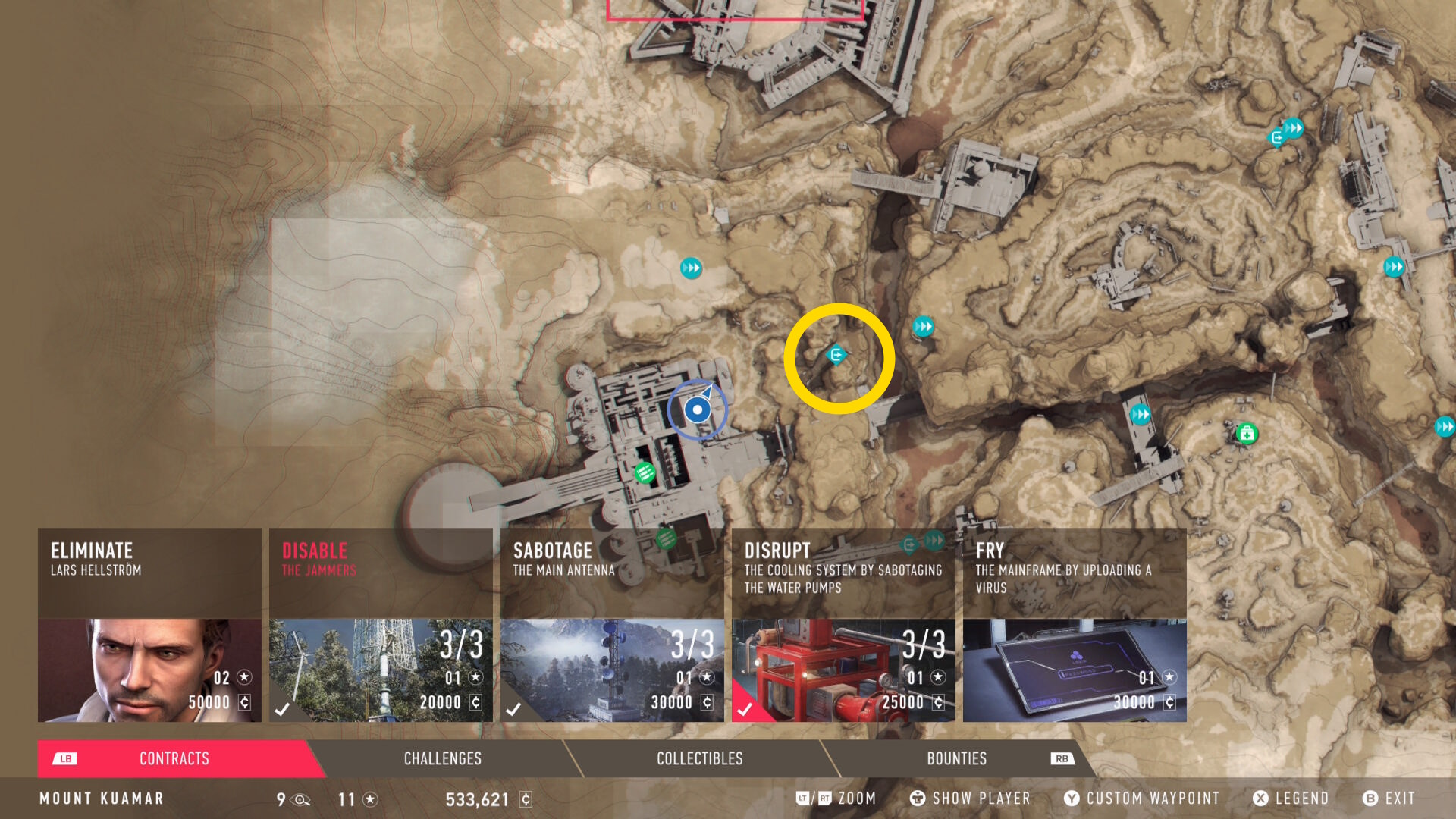Viewport: 1456px width, 819px height.
Task: Switch to the Contracts tab
Action: pos(174,758)
